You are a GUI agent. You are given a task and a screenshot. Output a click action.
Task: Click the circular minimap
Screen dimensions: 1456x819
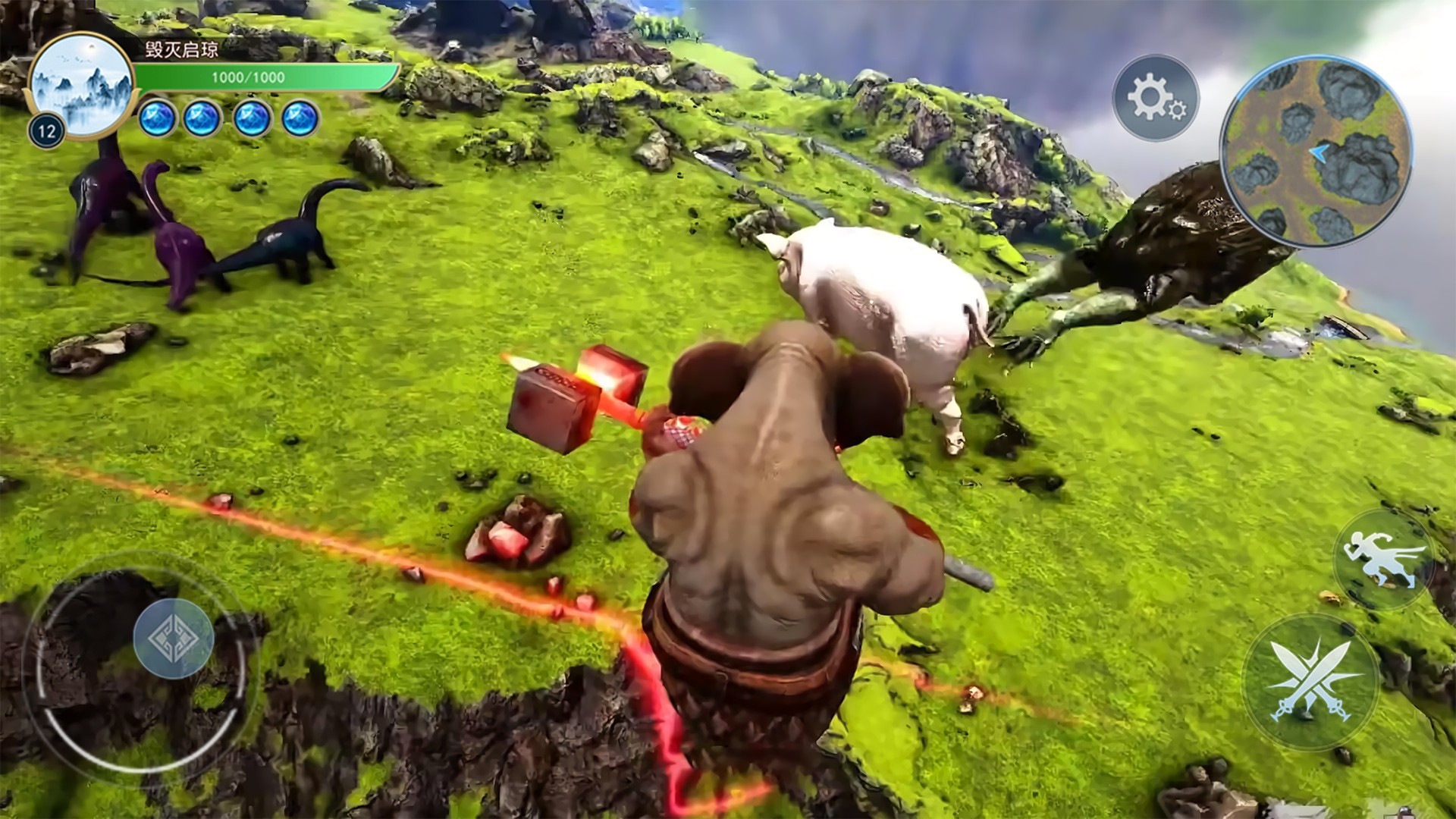pos(1316,152)
